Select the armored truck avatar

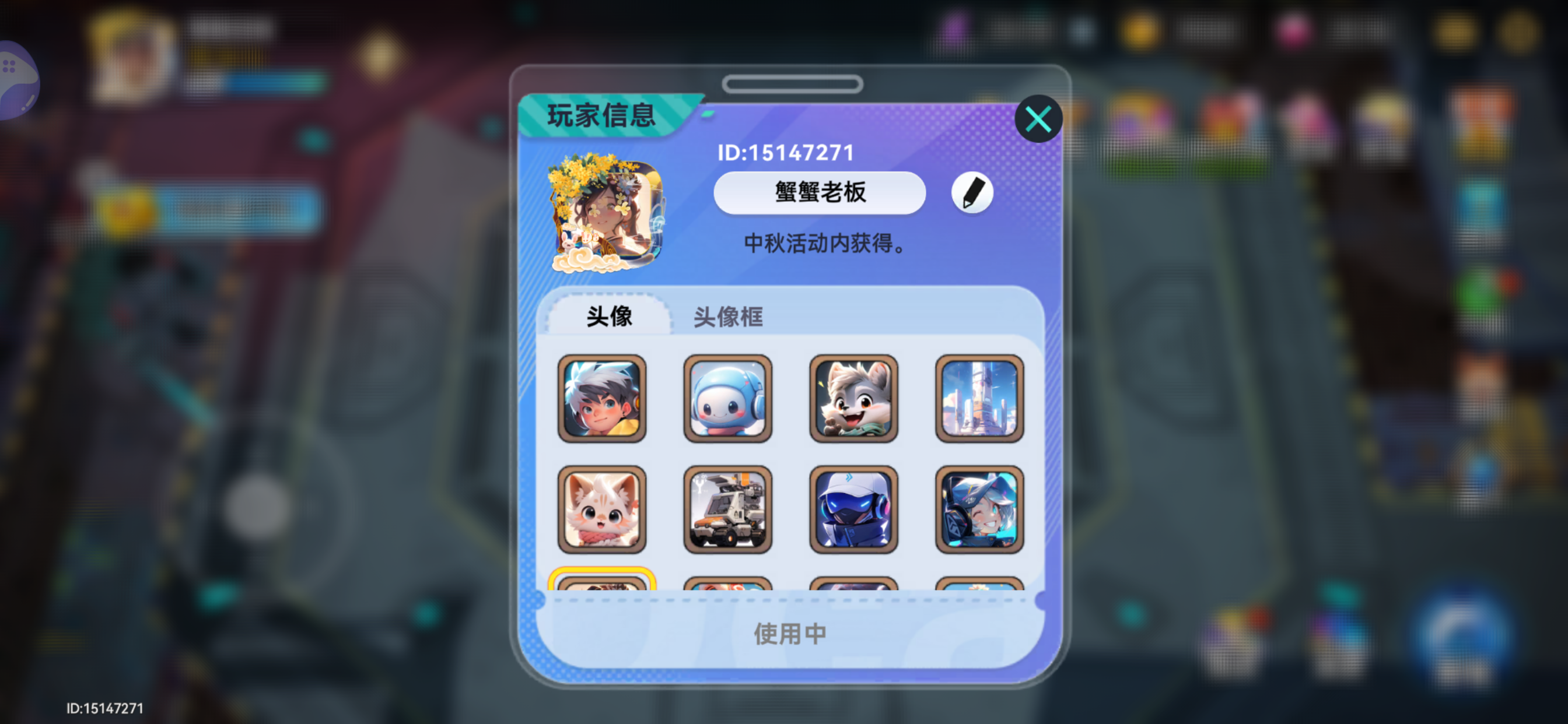(x=728, y=510)
